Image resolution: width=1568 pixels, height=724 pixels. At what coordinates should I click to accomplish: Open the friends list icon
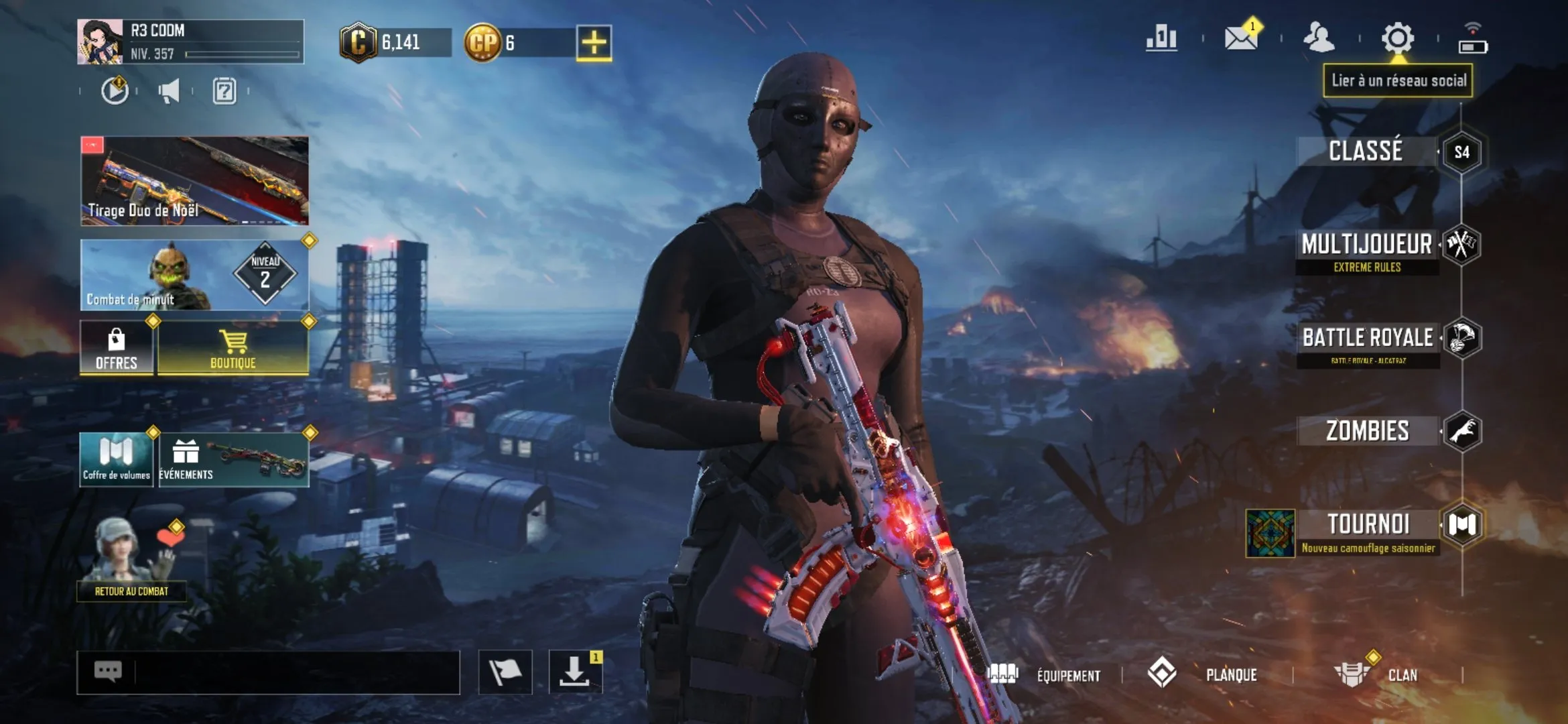pos(1319,38)
